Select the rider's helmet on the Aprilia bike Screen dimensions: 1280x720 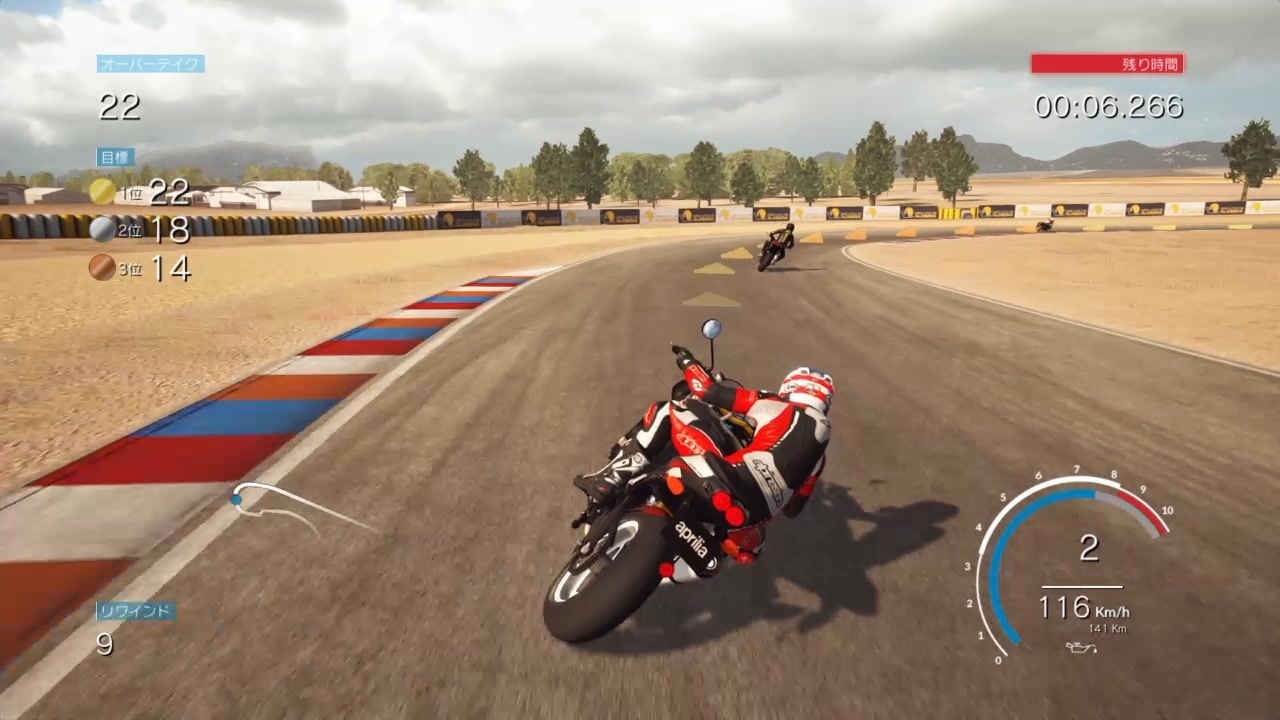click(x=806, y=385)
